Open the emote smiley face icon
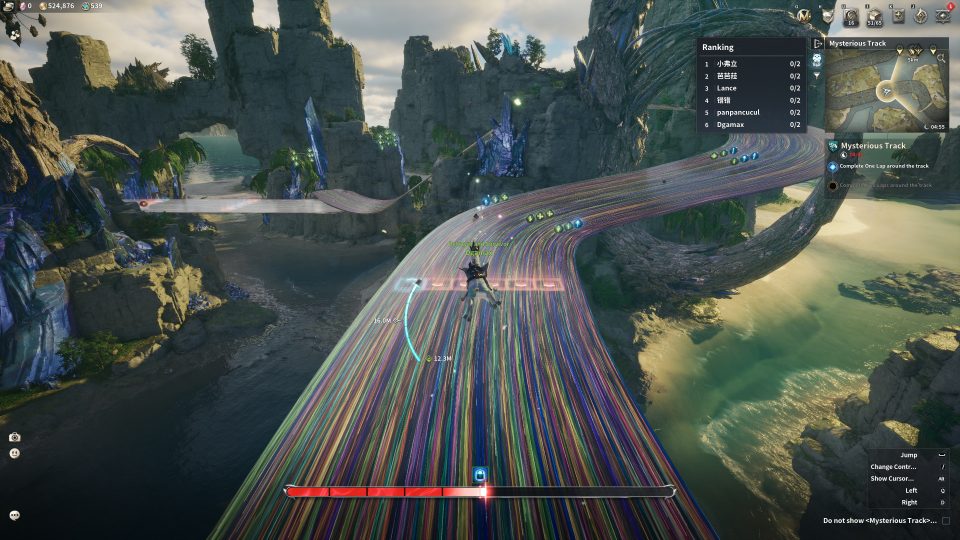Screen dimensions: 960x540 pos(15,453)
